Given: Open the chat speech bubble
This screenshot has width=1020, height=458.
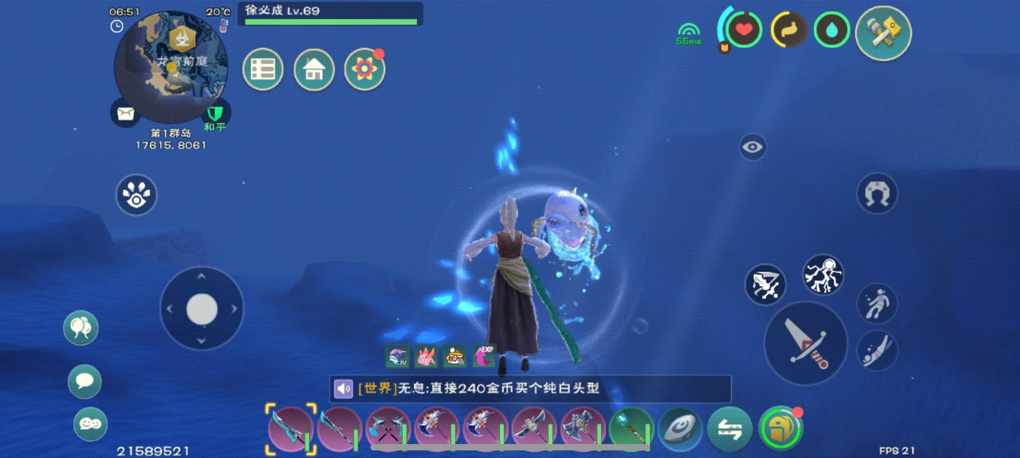Looking at the screenshot, I should 85,381.
